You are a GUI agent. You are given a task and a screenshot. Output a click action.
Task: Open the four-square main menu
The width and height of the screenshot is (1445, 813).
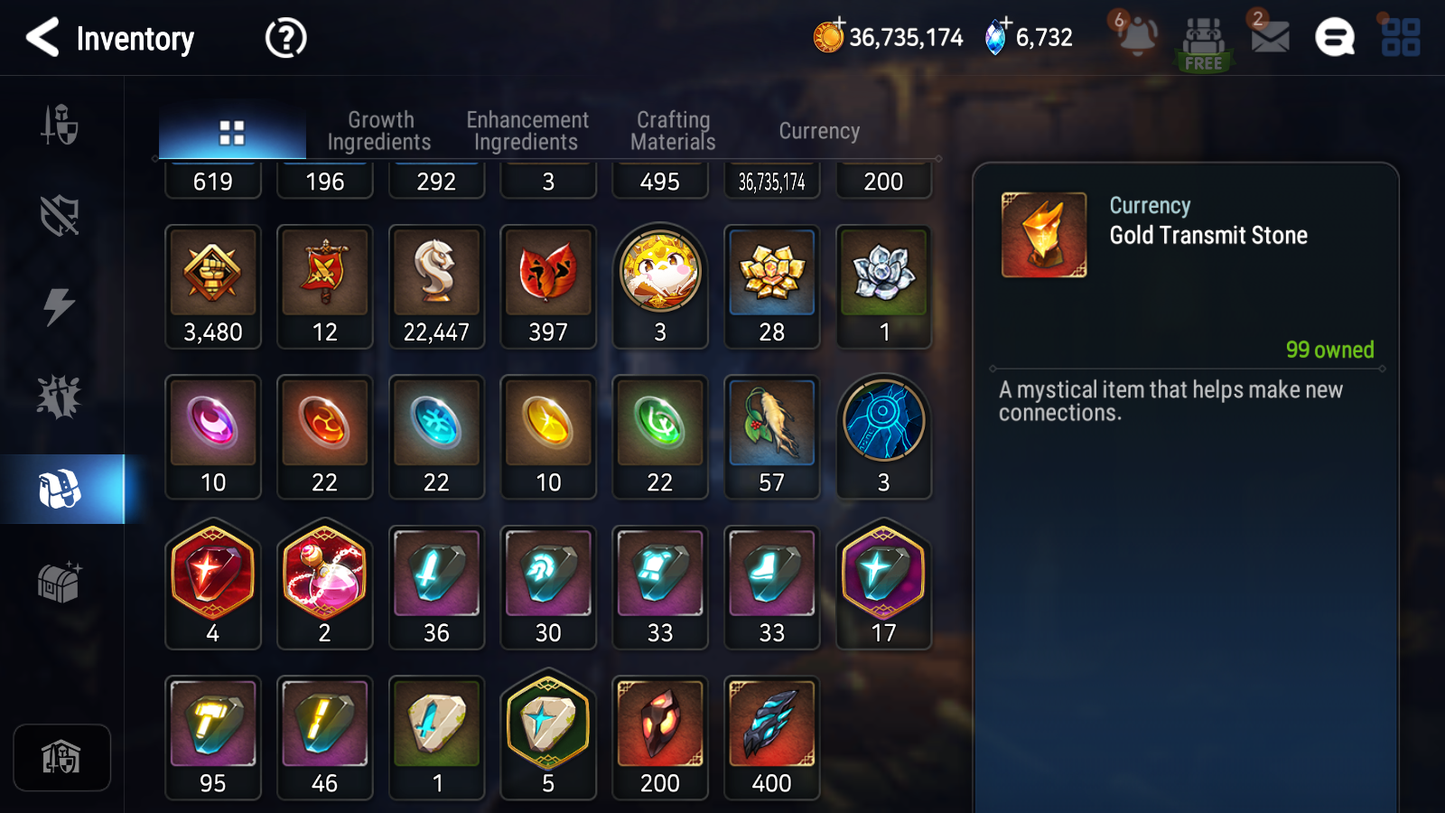coord(1400,37)
